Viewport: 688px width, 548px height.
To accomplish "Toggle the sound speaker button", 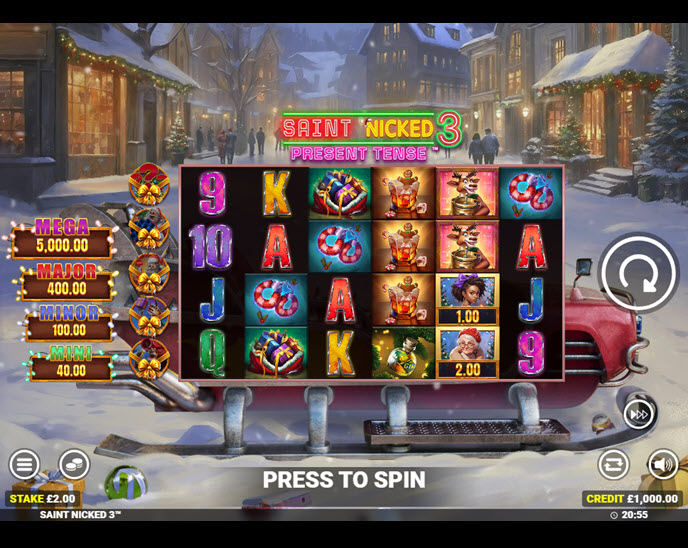I will [x=662, y=464].
